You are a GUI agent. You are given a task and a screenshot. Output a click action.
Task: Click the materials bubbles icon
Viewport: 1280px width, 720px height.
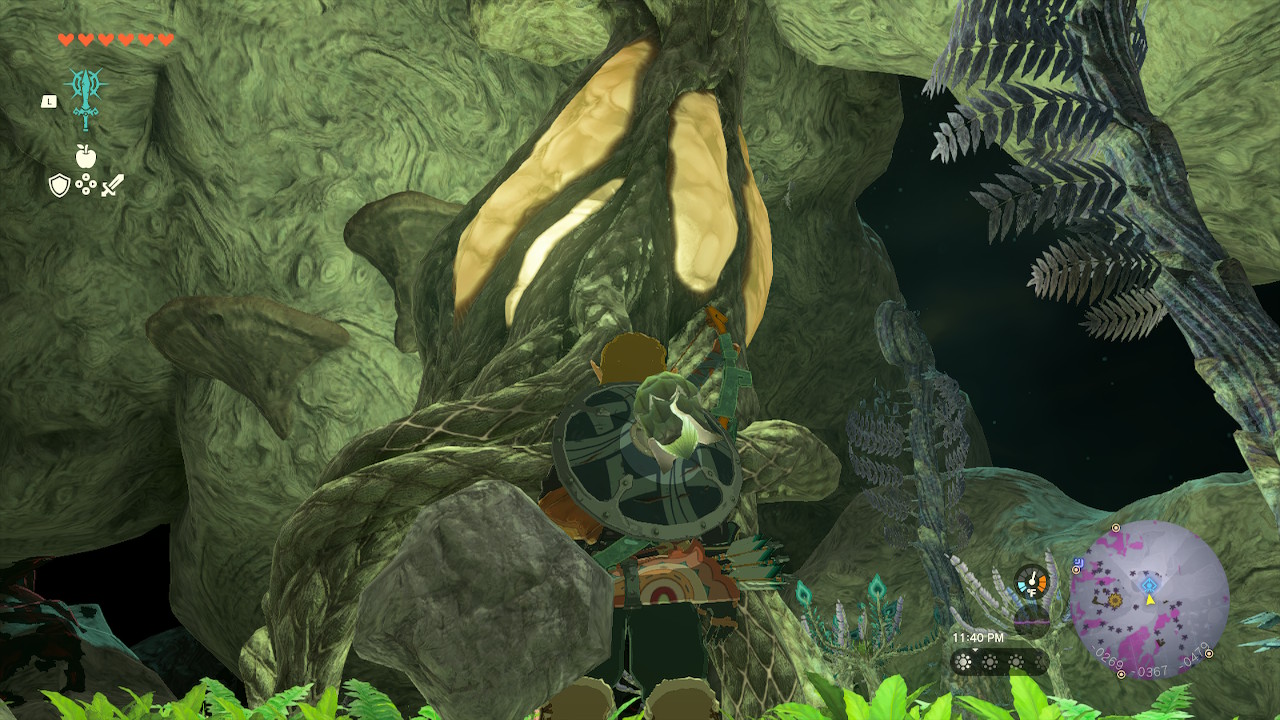point(85,183)
